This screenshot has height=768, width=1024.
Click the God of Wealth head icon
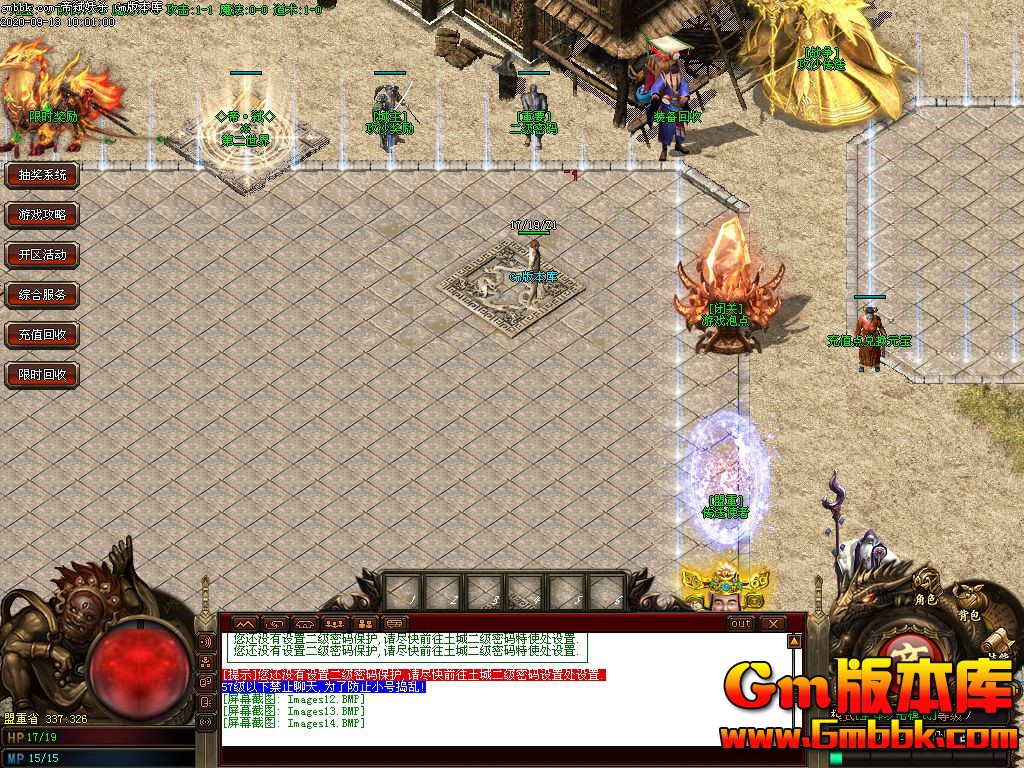tap(725, 590)
